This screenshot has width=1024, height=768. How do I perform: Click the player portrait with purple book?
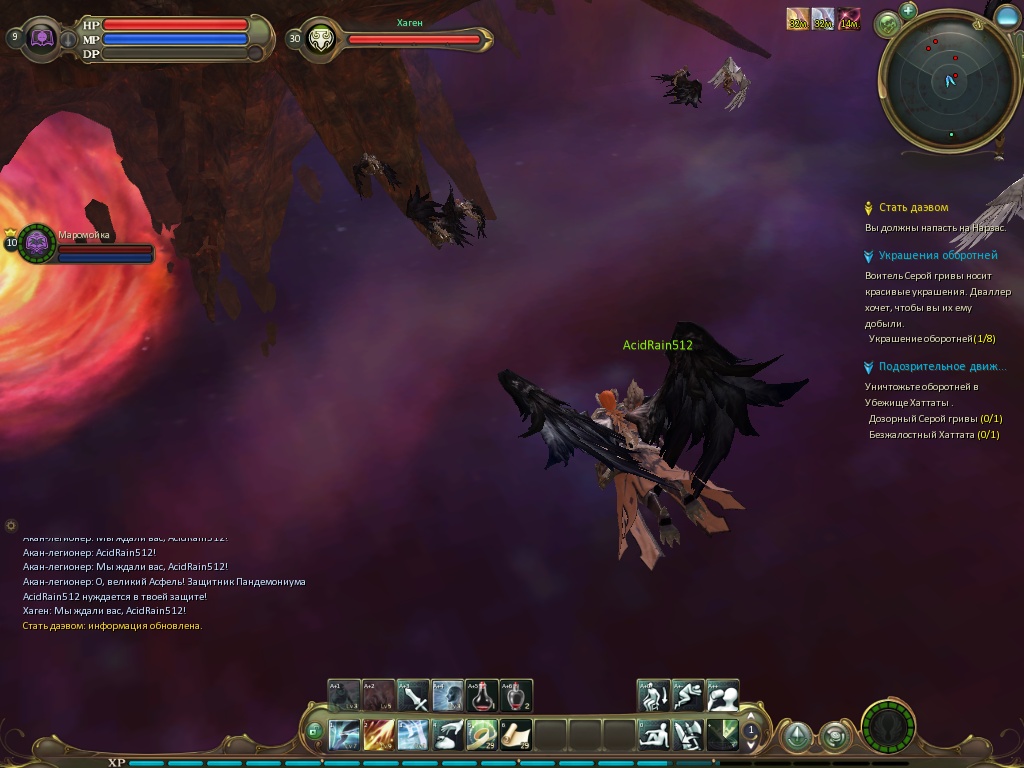pyautogui.click(x=44, y=39)
